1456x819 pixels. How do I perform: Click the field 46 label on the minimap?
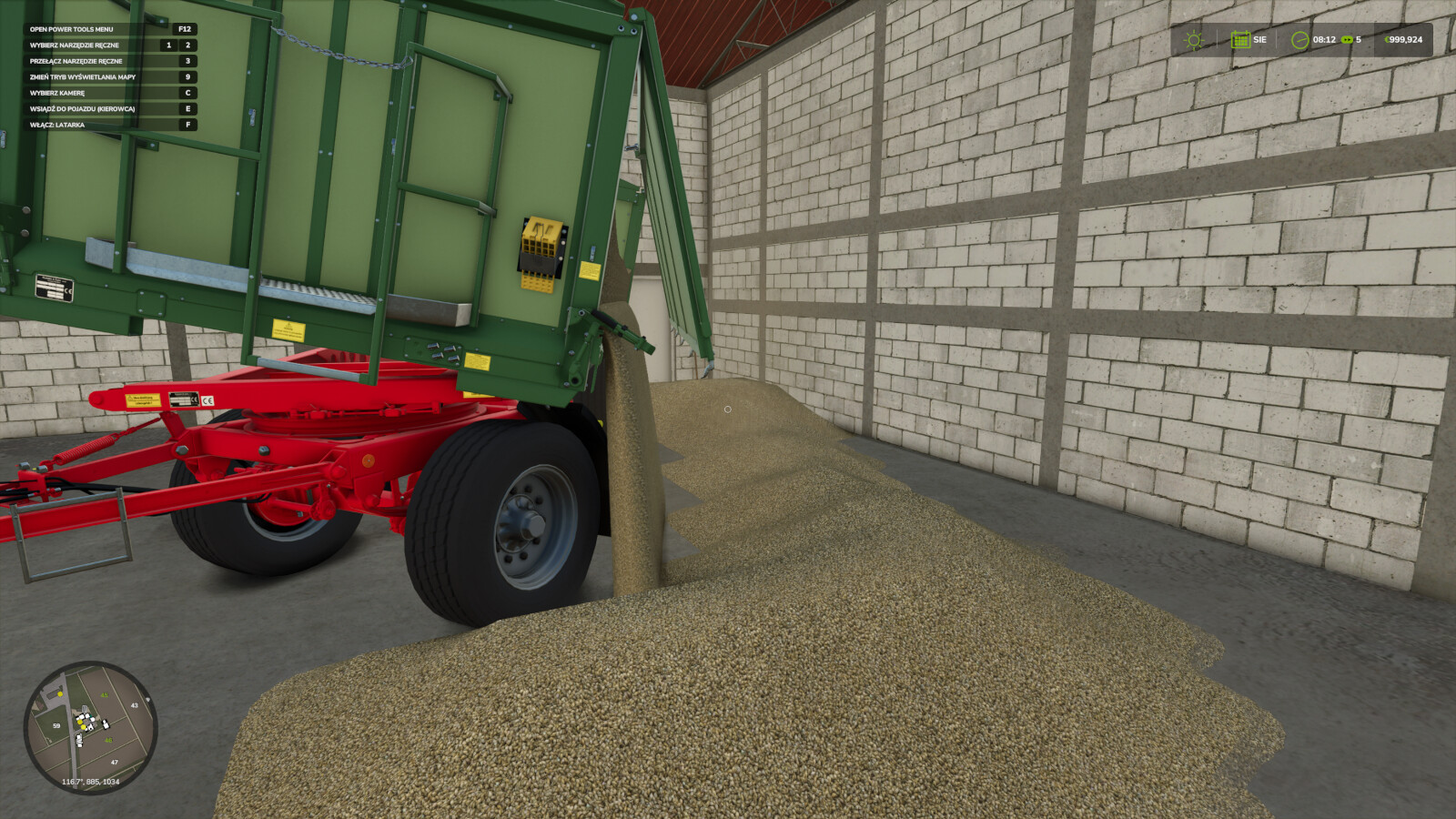coord(108,739)
